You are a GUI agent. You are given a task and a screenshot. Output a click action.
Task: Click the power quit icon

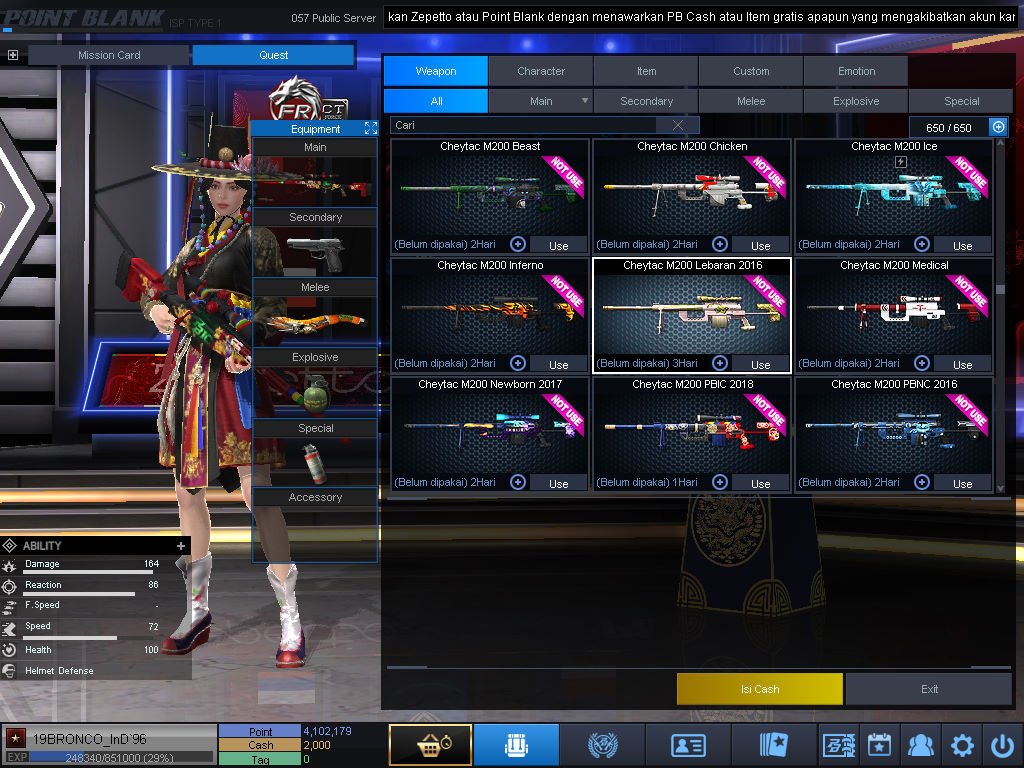point(1002,745)
